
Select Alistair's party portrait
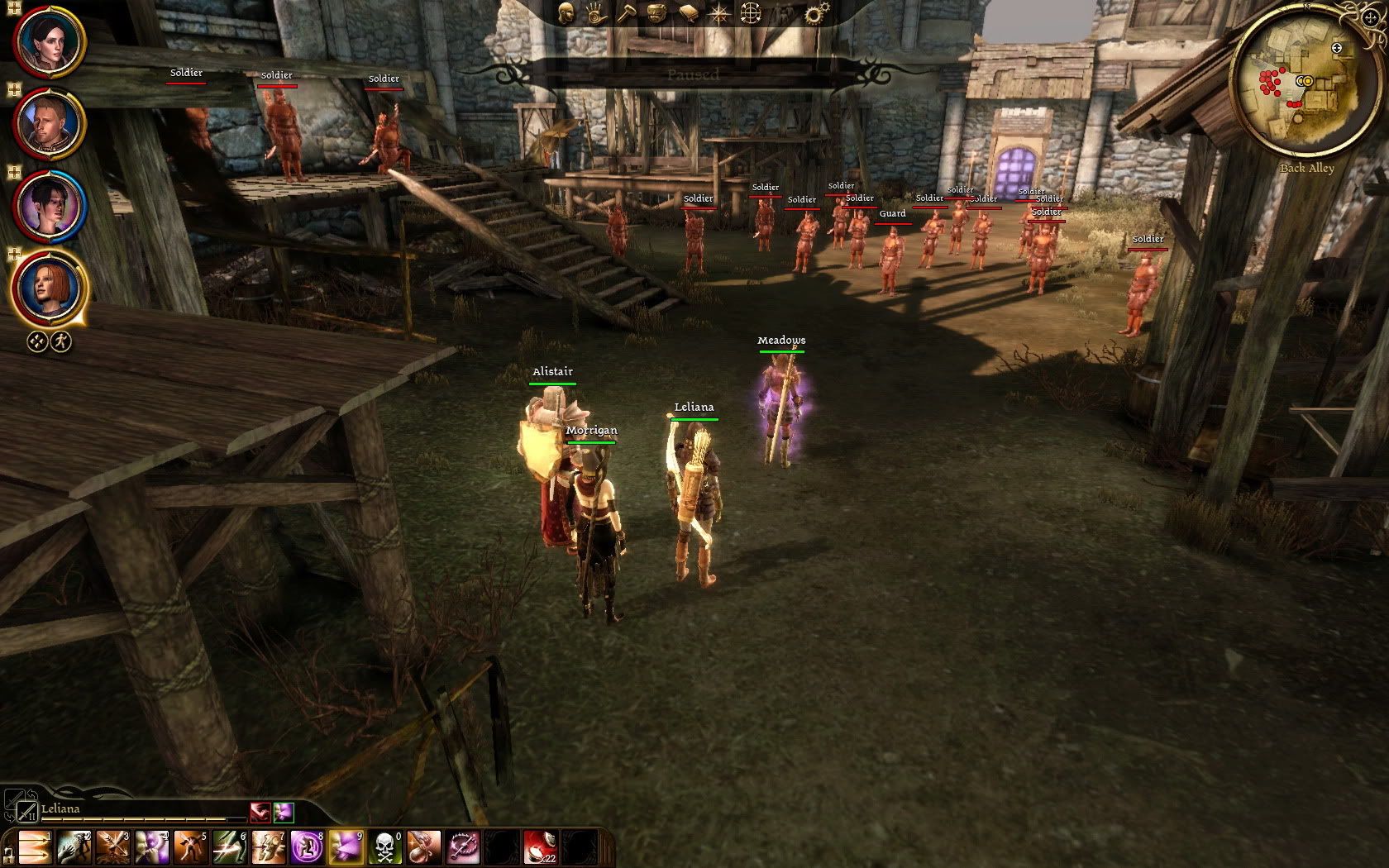pos(48,124)
